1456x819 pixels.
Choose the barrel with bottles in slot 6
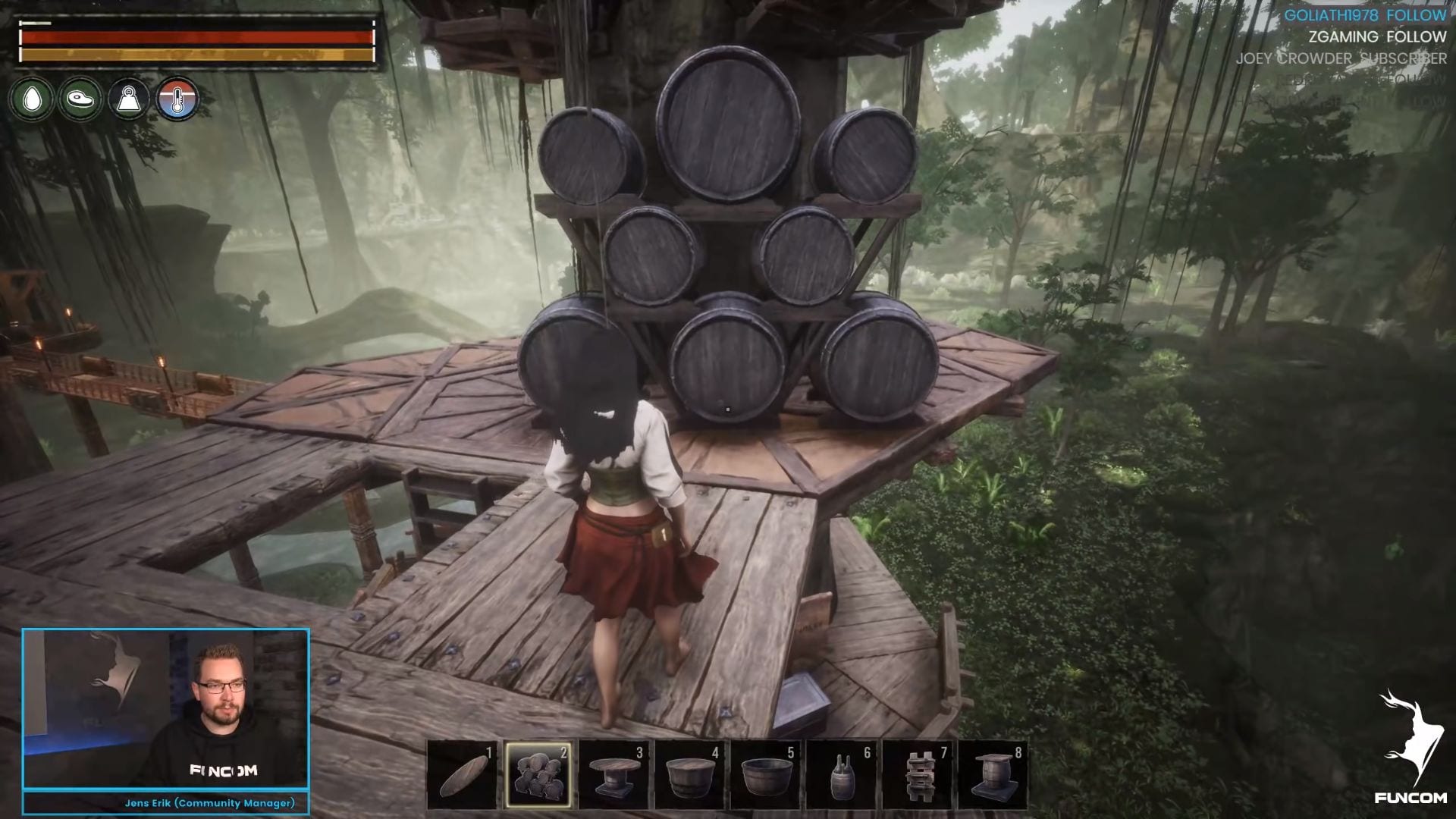click(x=841, y=774)
